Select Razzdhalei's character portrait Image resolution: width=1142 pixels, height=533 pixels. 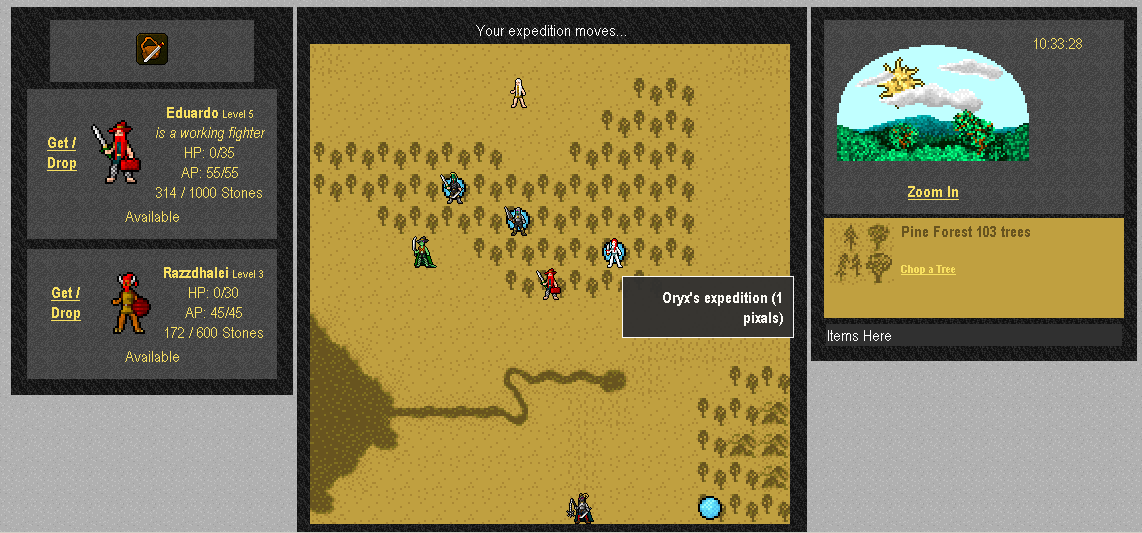(x=127, y=302)
